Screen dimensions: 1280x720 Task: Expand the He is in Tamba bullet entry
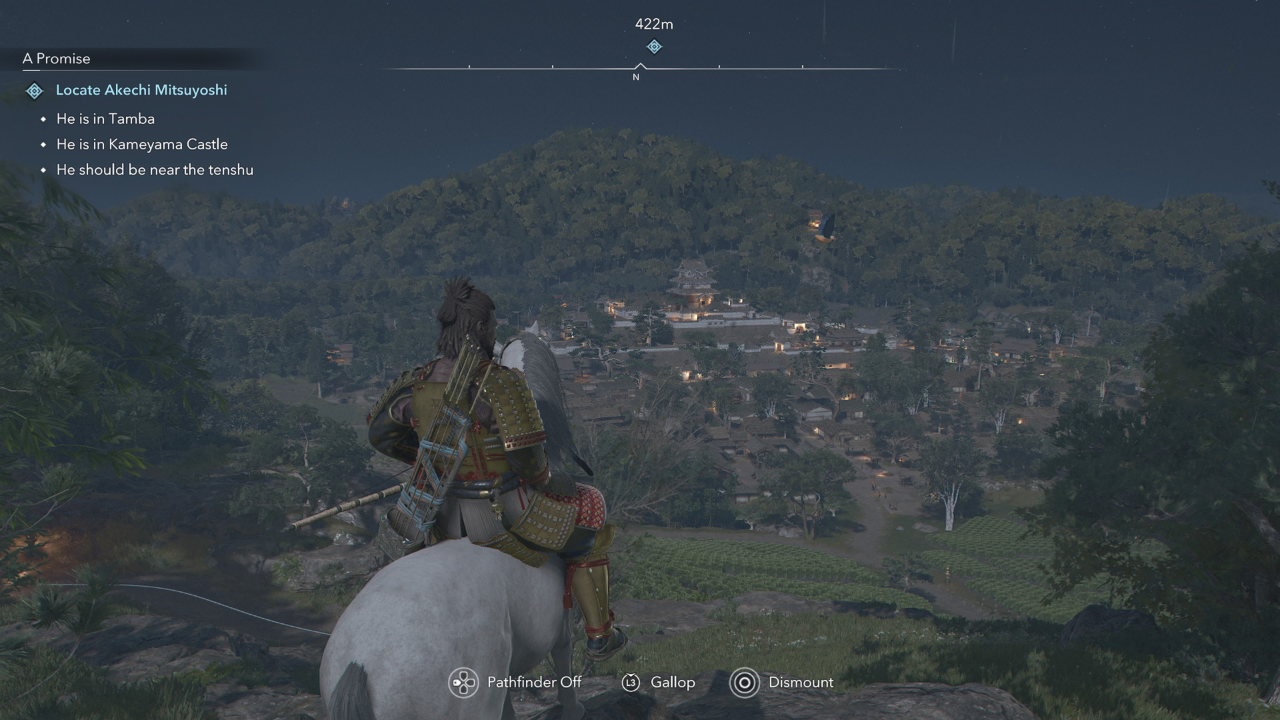(105, 118)
